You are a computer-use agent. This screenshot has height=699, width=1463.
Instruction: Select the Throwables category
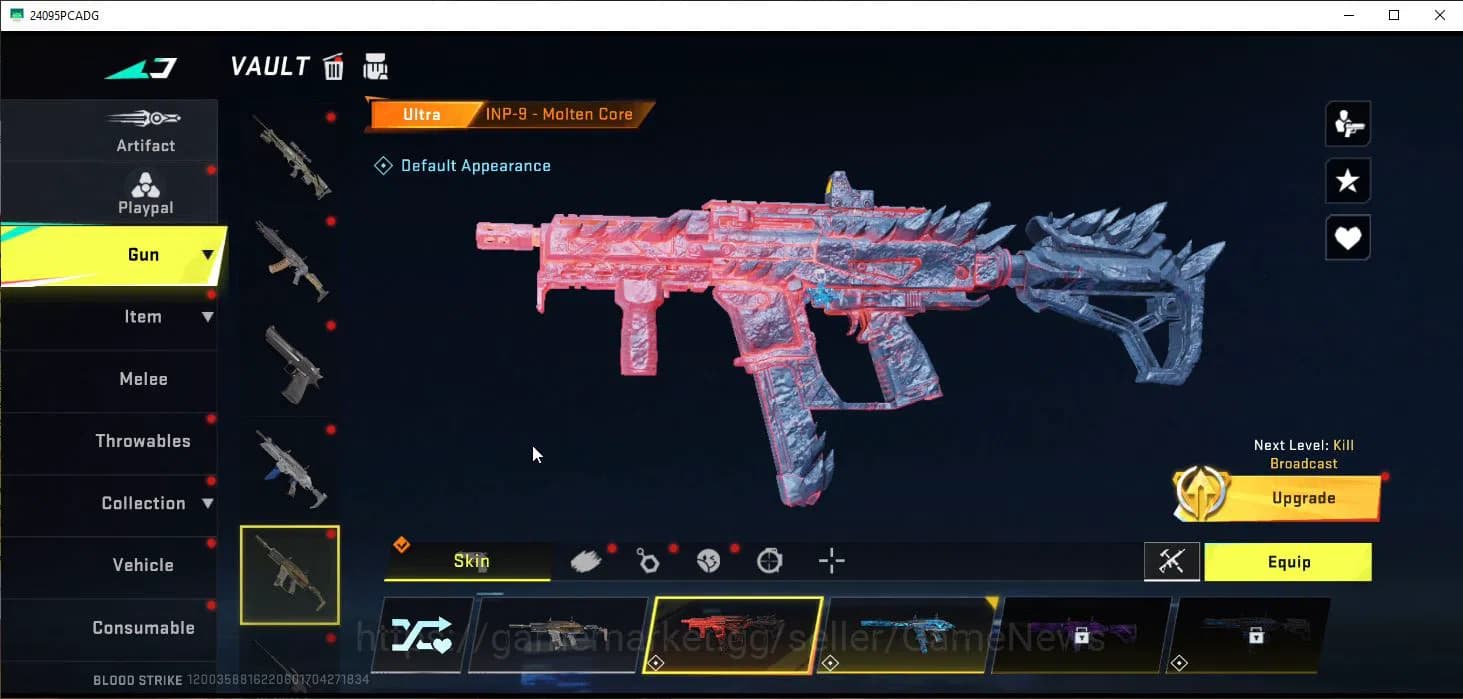[x=142, y=441]
